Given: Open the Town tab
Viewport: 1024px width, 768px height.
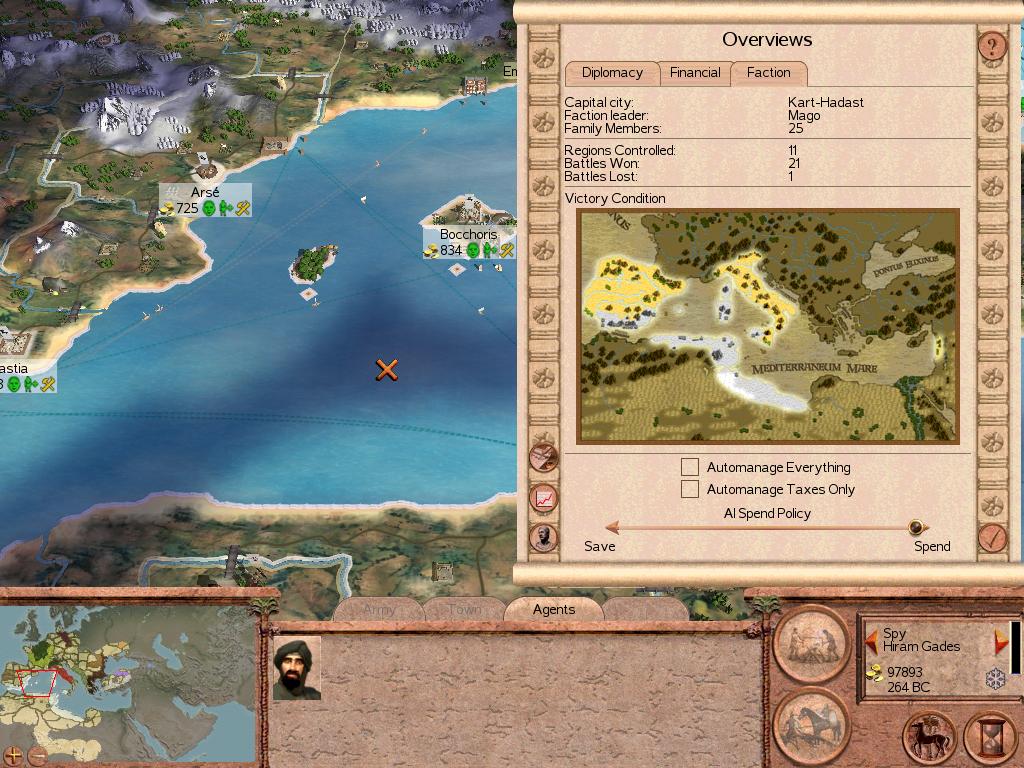Looking at the screenshot, I should pyautogui.click(x=464, y=609).
